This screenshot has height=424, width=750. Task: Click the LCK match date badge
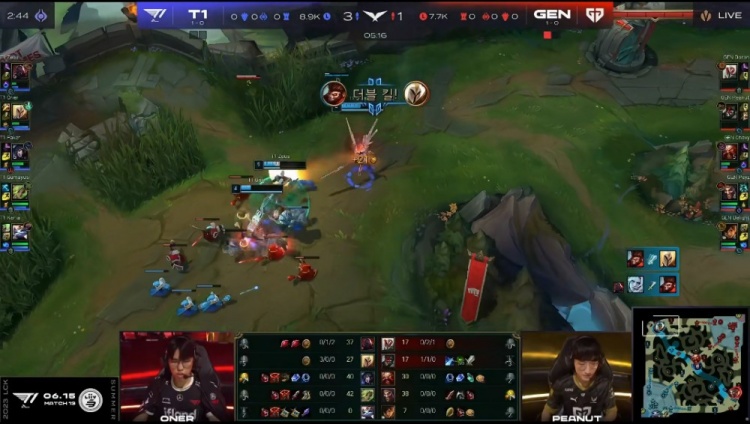[x=60, y=399]
